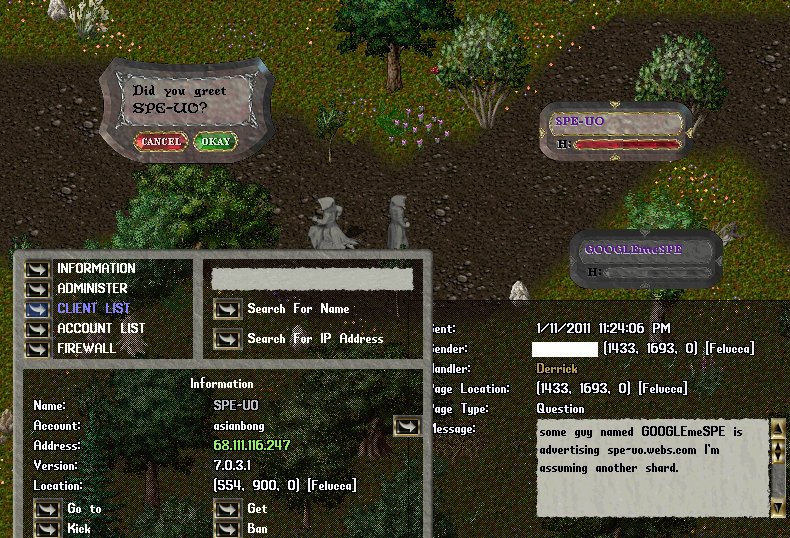Click the handler name Derrick

[557, 369]
